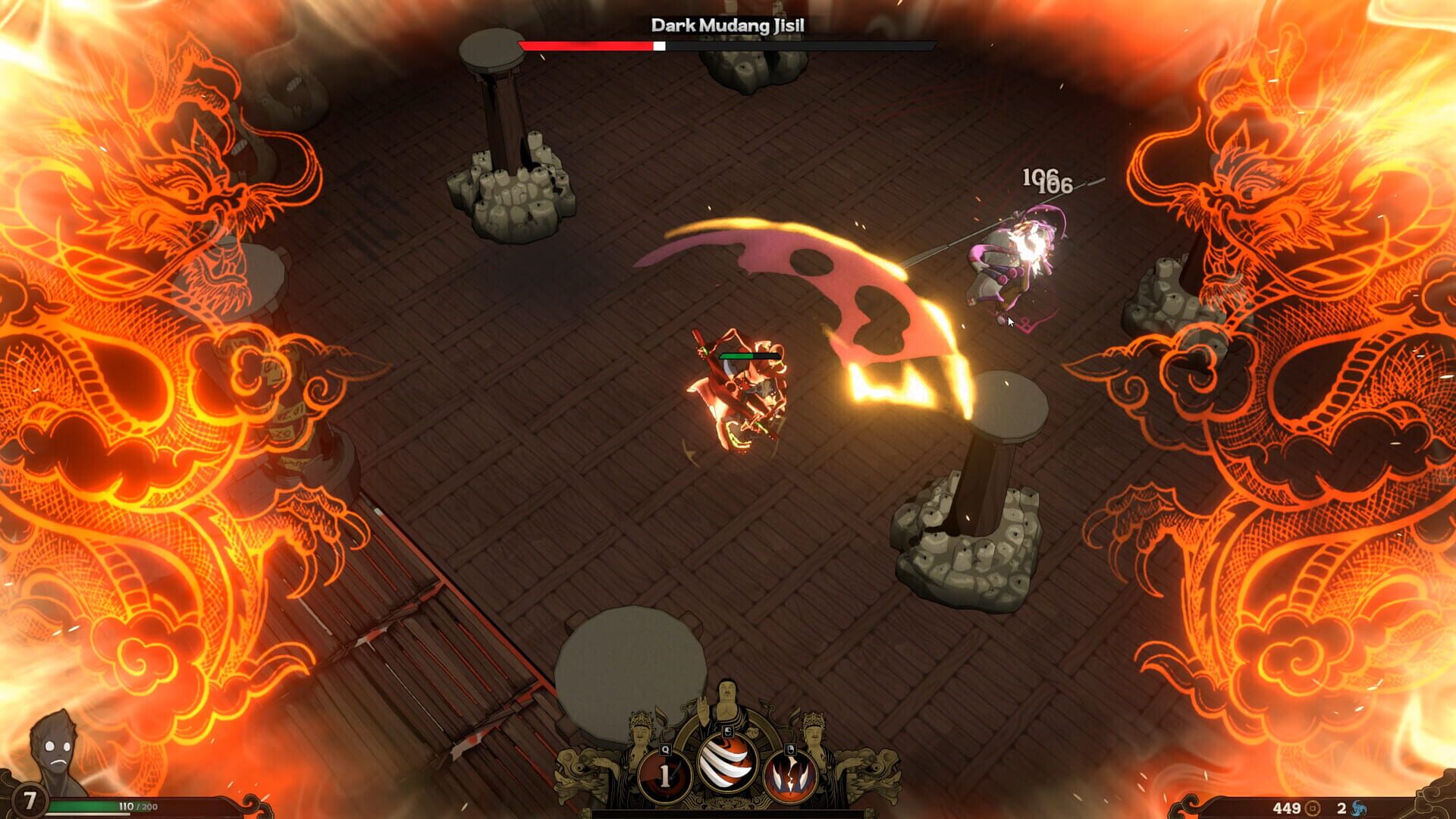Screen dimensions: 1456x819
Task: Click the coin icon next to 449
Action: click(x=1313, y=808)
